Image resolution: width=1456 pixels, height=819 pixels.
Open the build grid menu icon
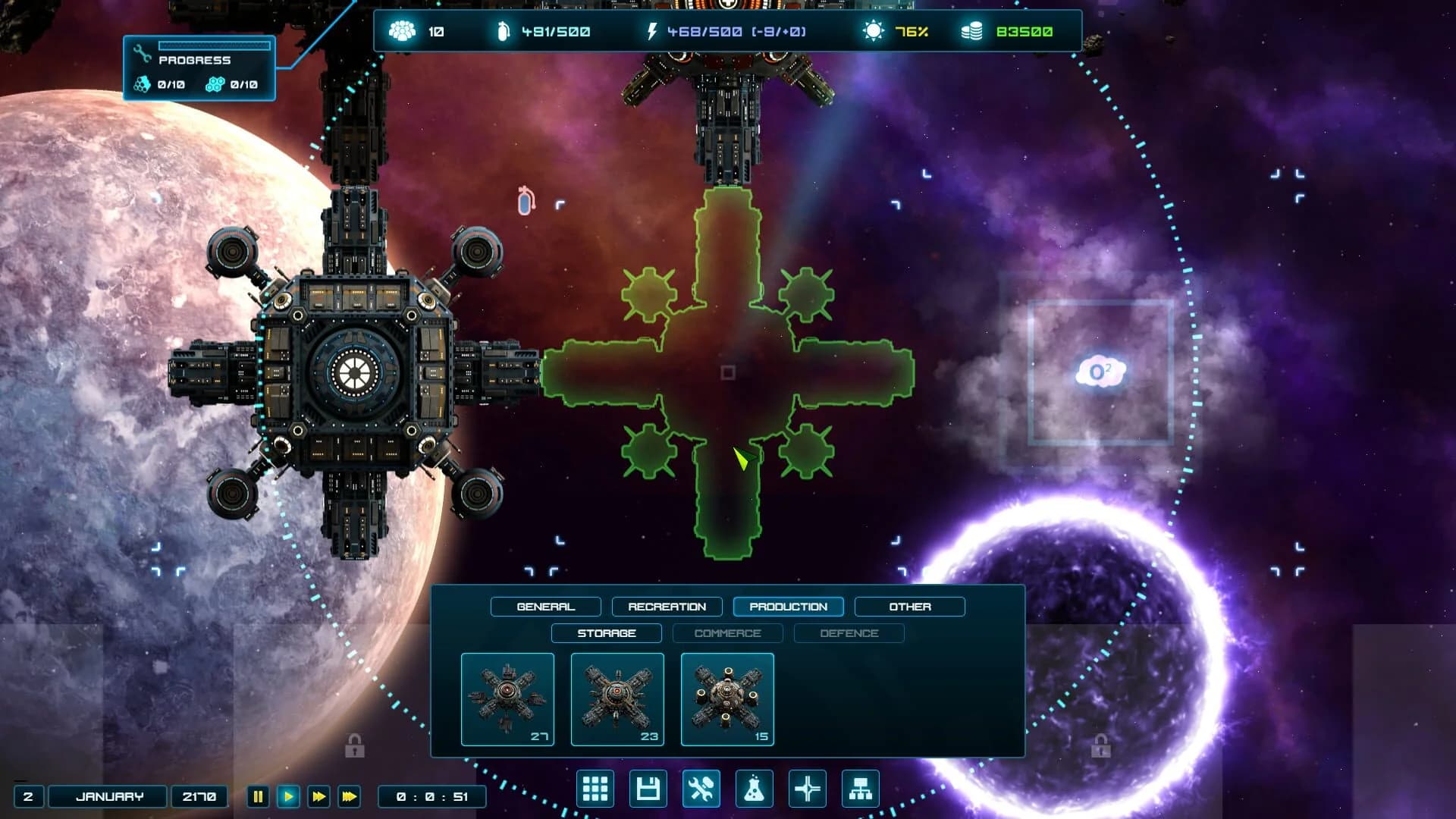tap(596, 789)
